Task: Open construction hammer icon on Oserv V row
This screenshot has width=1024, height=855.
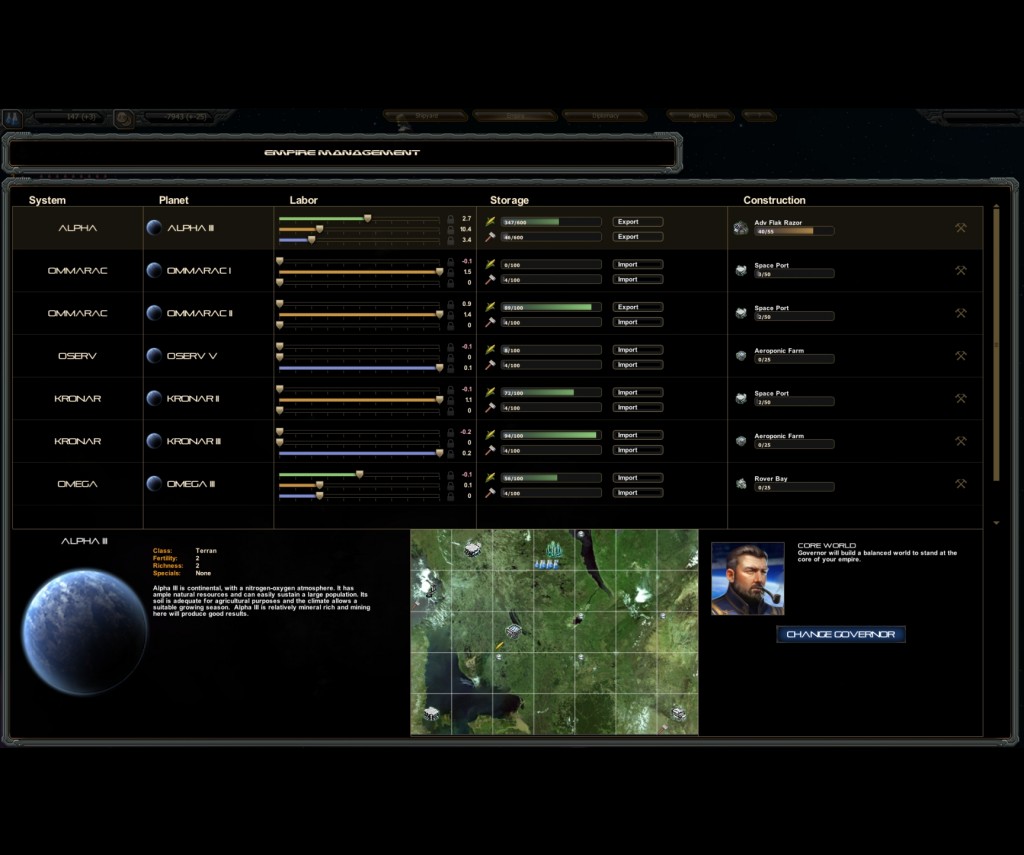Action: (960, 356)
